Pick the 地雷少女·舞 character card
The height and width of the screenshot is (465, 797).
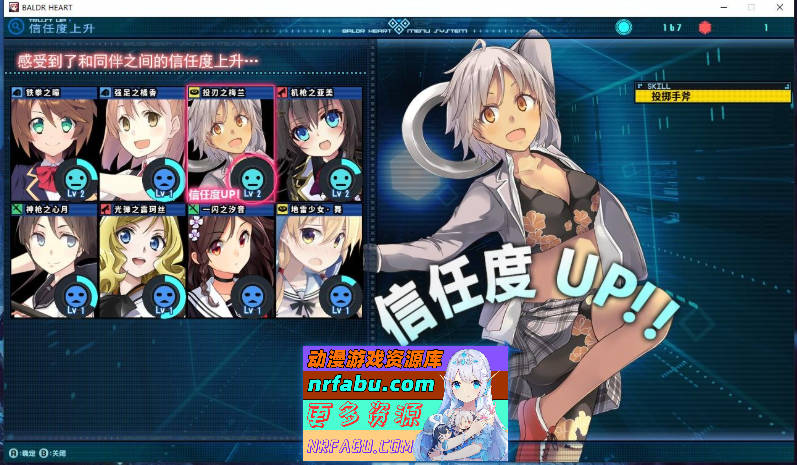(318, 262)
